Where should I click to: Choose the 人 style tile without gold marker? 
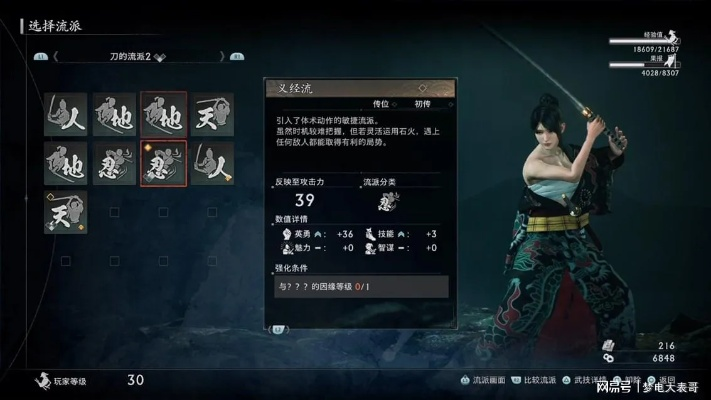[x=65, y=114]
